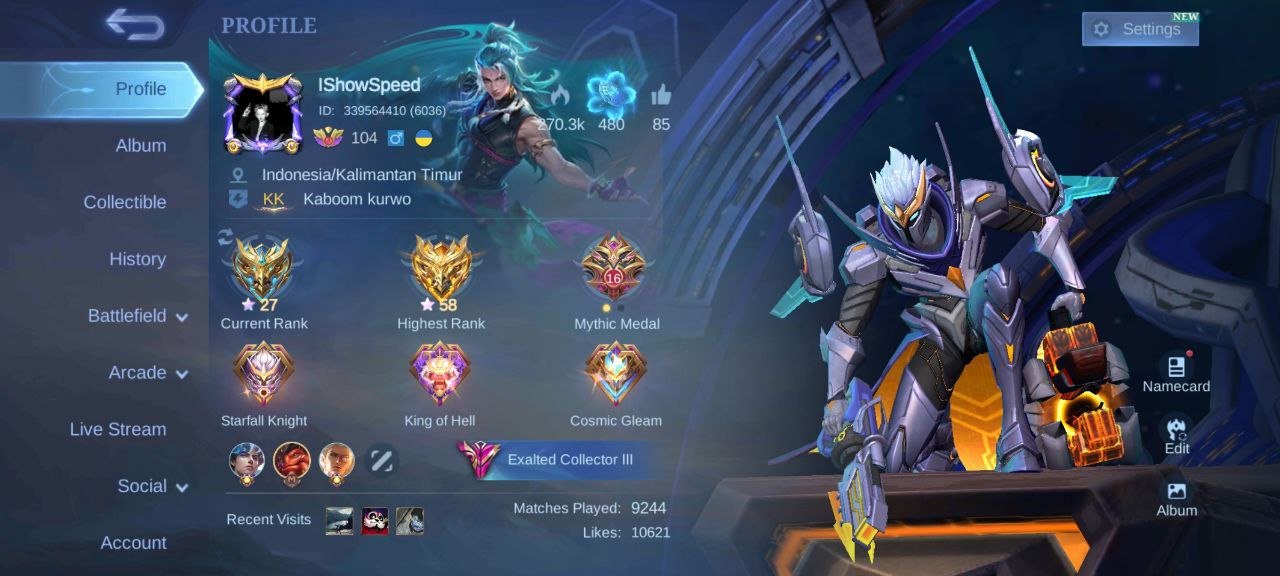Give a like with thumbs-up icon
Screen dimensions: 1280x576
661,97
